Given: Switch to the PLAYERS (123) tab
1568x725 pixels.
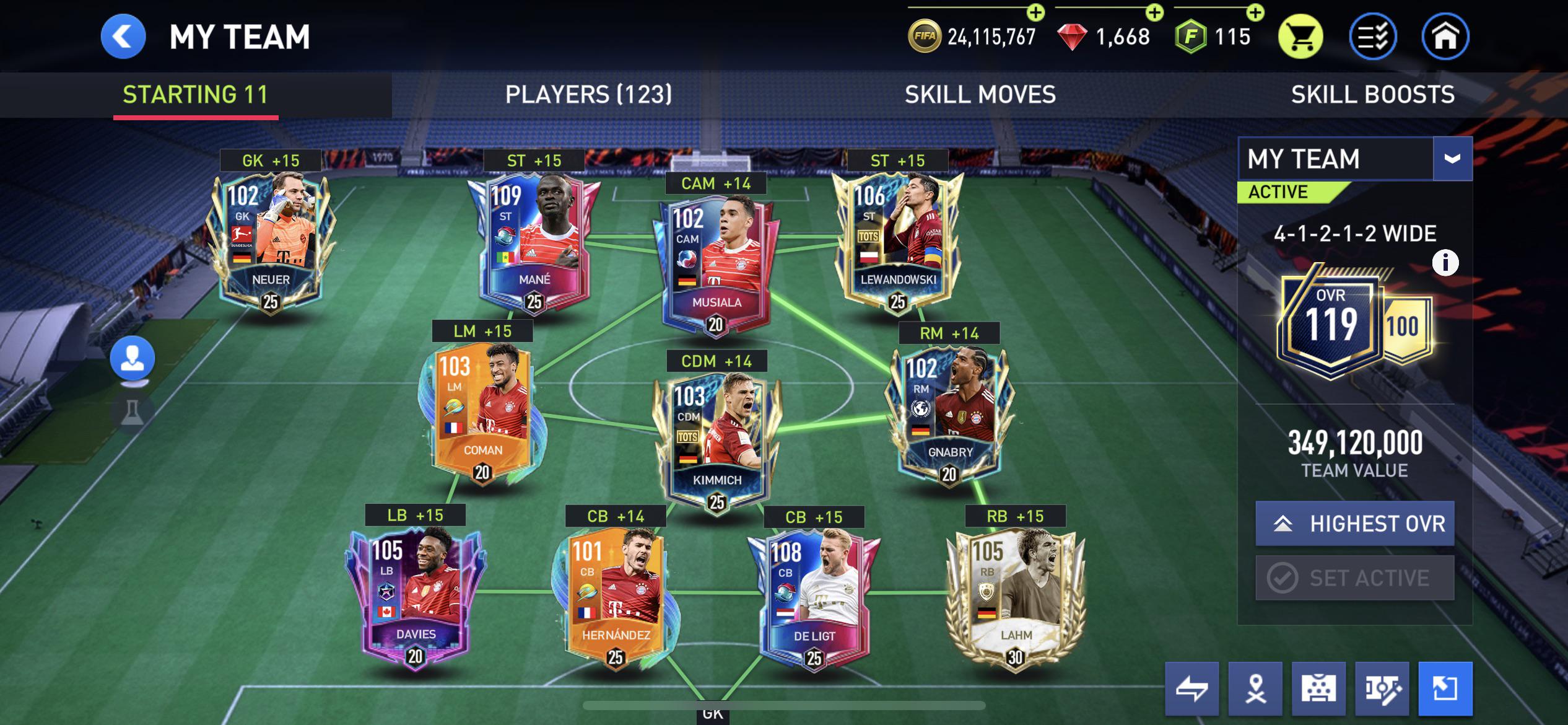Looking at the screenshot, I should (x=588, y=94).
